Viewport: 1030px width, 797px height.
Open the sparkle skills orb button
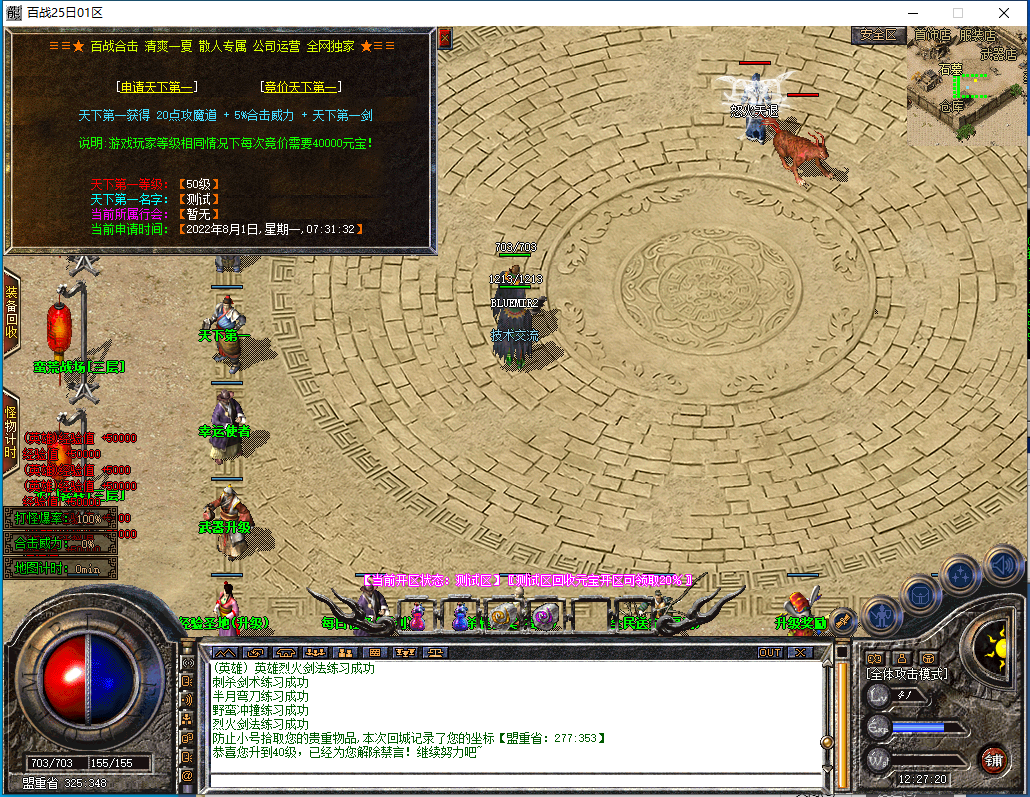(961, 575)
